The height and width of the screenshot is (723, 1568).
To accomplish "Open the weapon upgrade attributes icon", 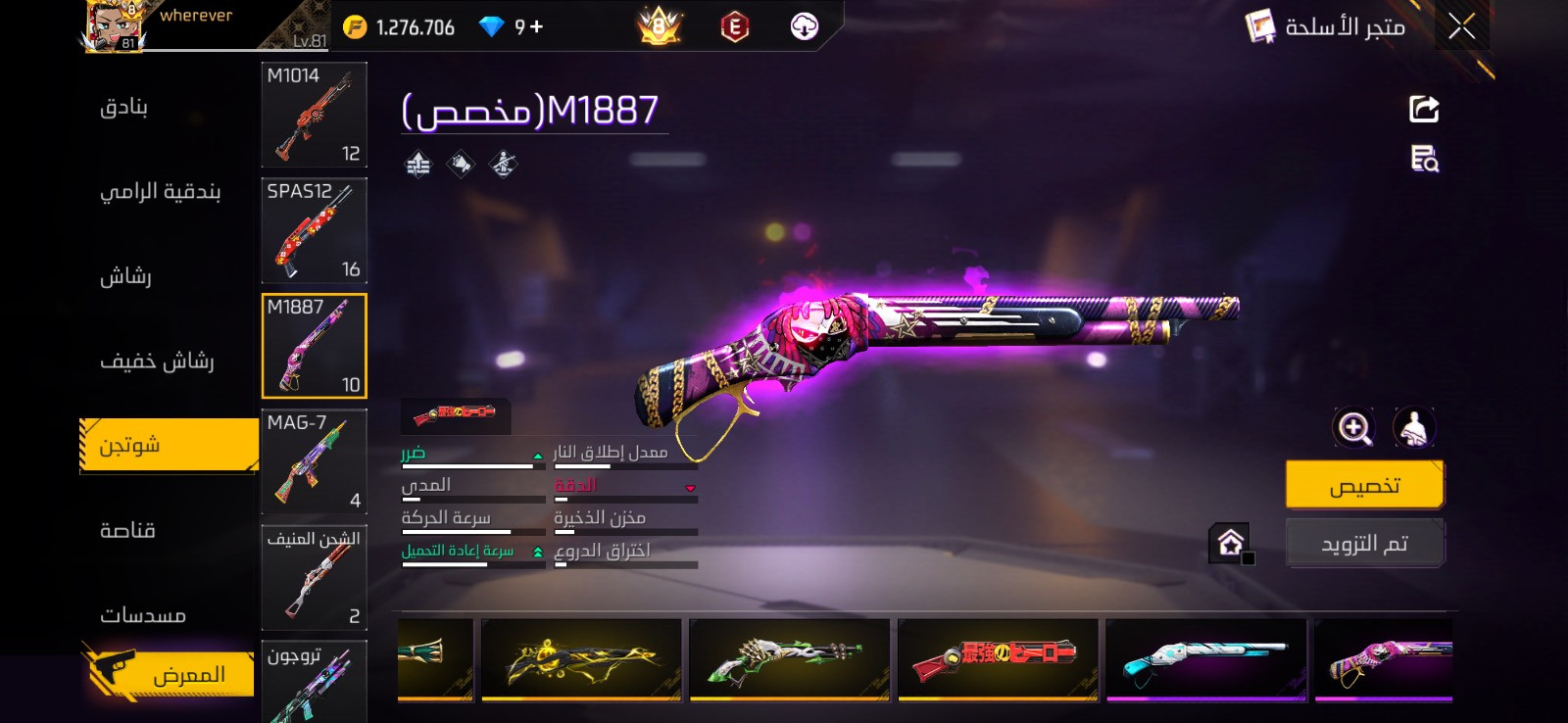I will (x=418, y=164).
